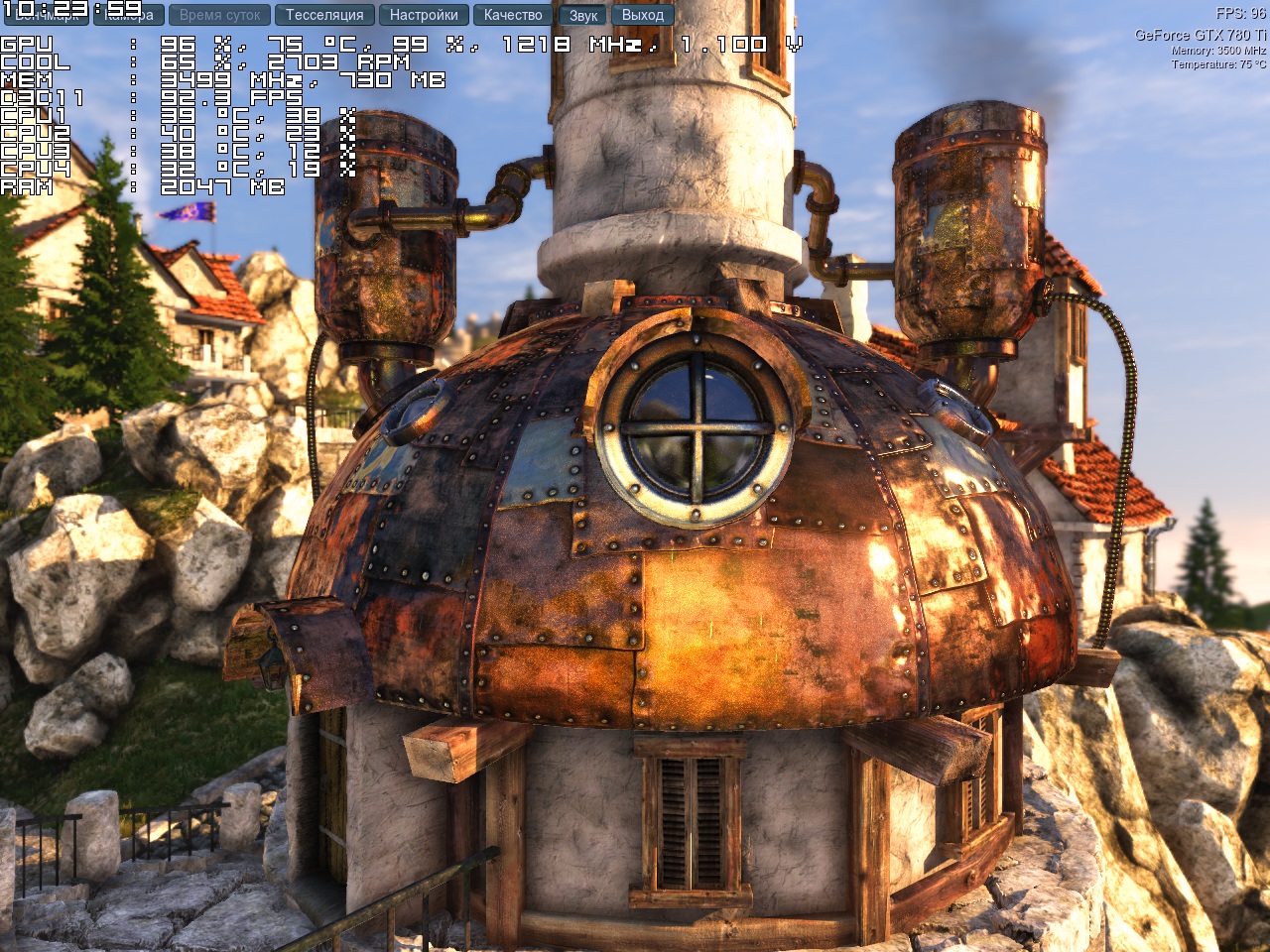Open the Тесселяция (Tessellation) menu
The height and width of the screenshot is (952, 1270).
(x=324, y=15)
